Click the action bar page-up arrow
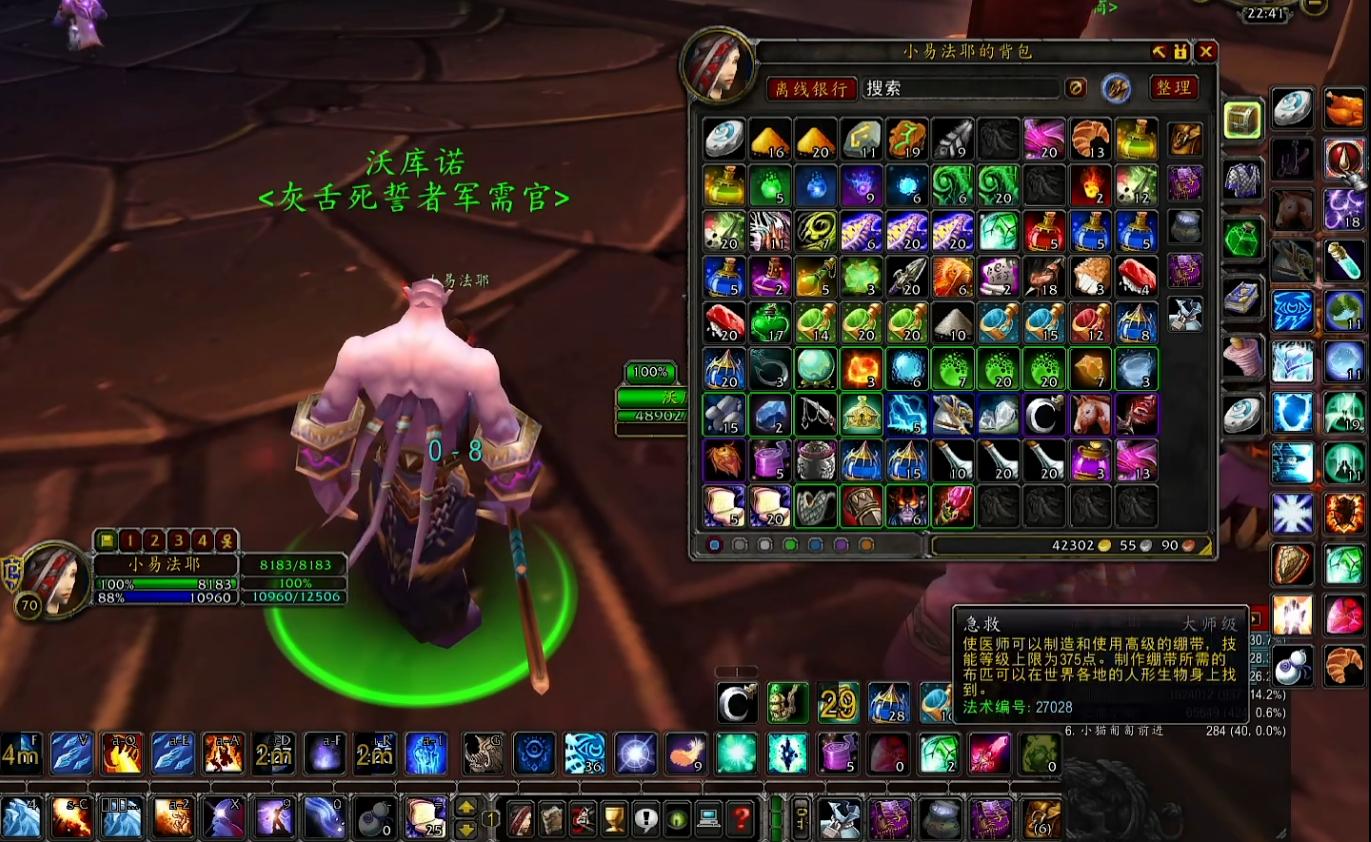Viewport: 1371px width, 842px height. [x=465, y=807]
